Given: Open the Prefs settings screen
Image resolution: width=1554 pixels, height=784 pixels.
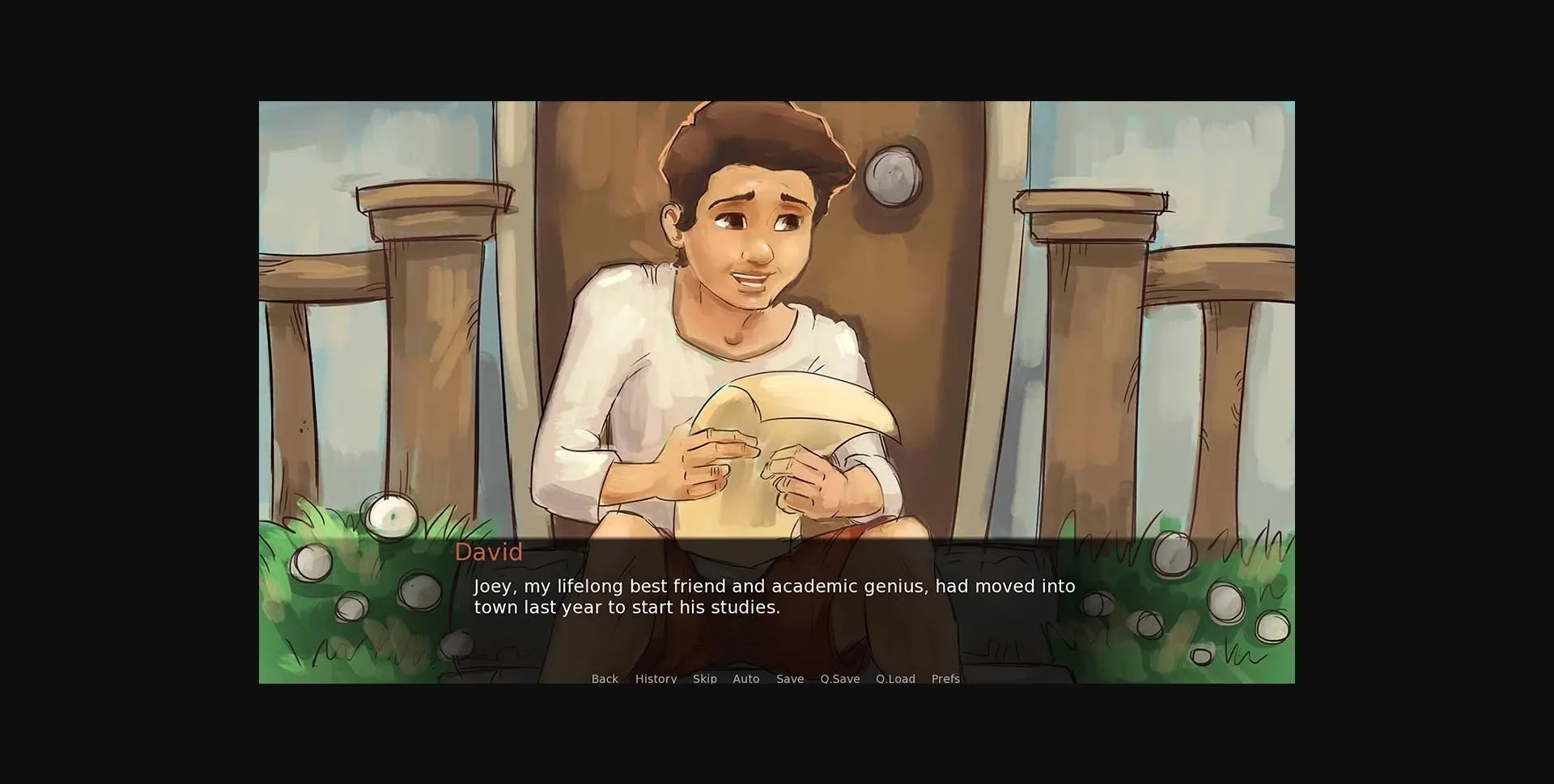Looking at the screenshot, I should 945,679.
